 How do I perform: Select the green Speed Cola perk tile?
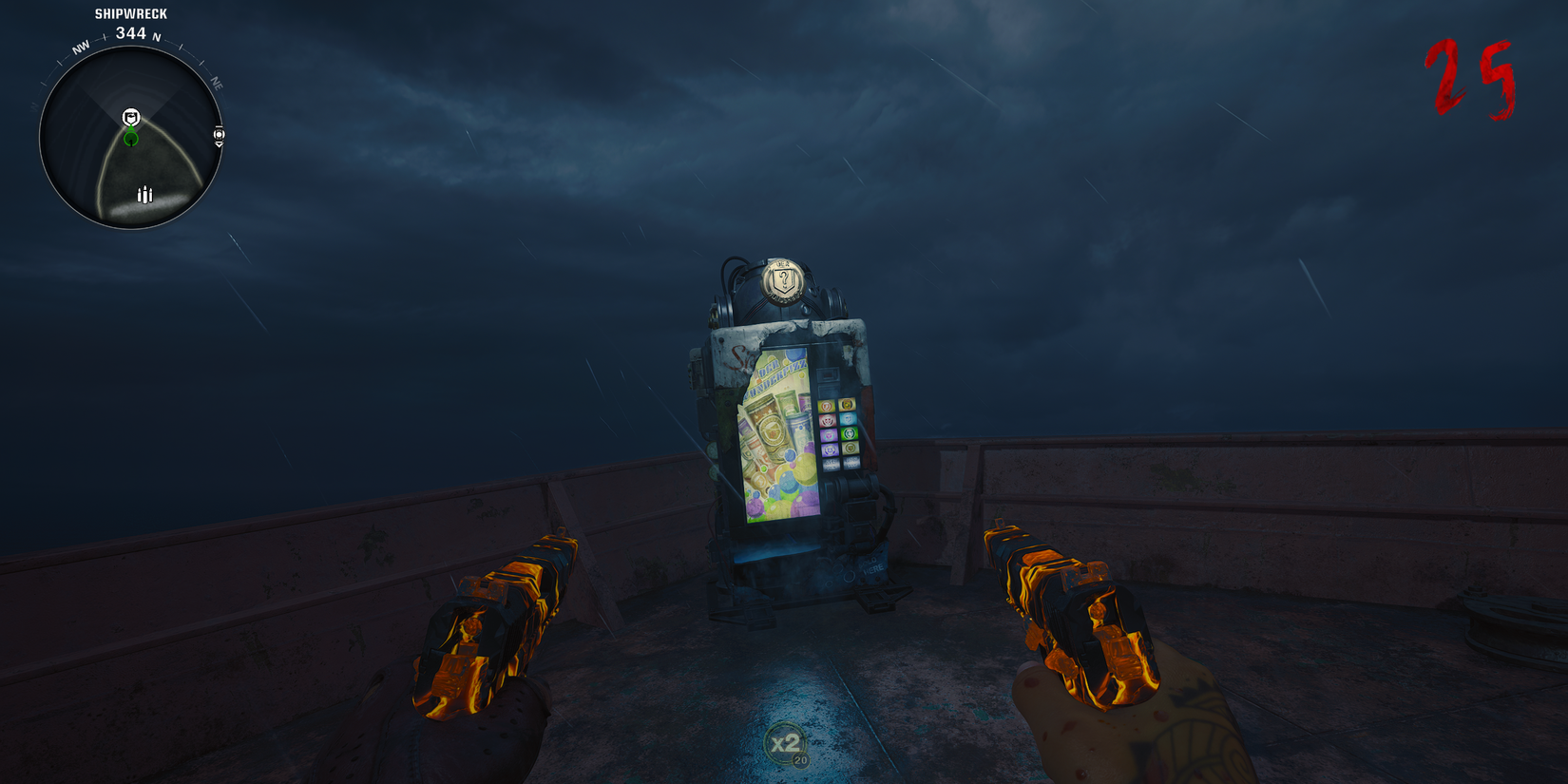(848, 434)
